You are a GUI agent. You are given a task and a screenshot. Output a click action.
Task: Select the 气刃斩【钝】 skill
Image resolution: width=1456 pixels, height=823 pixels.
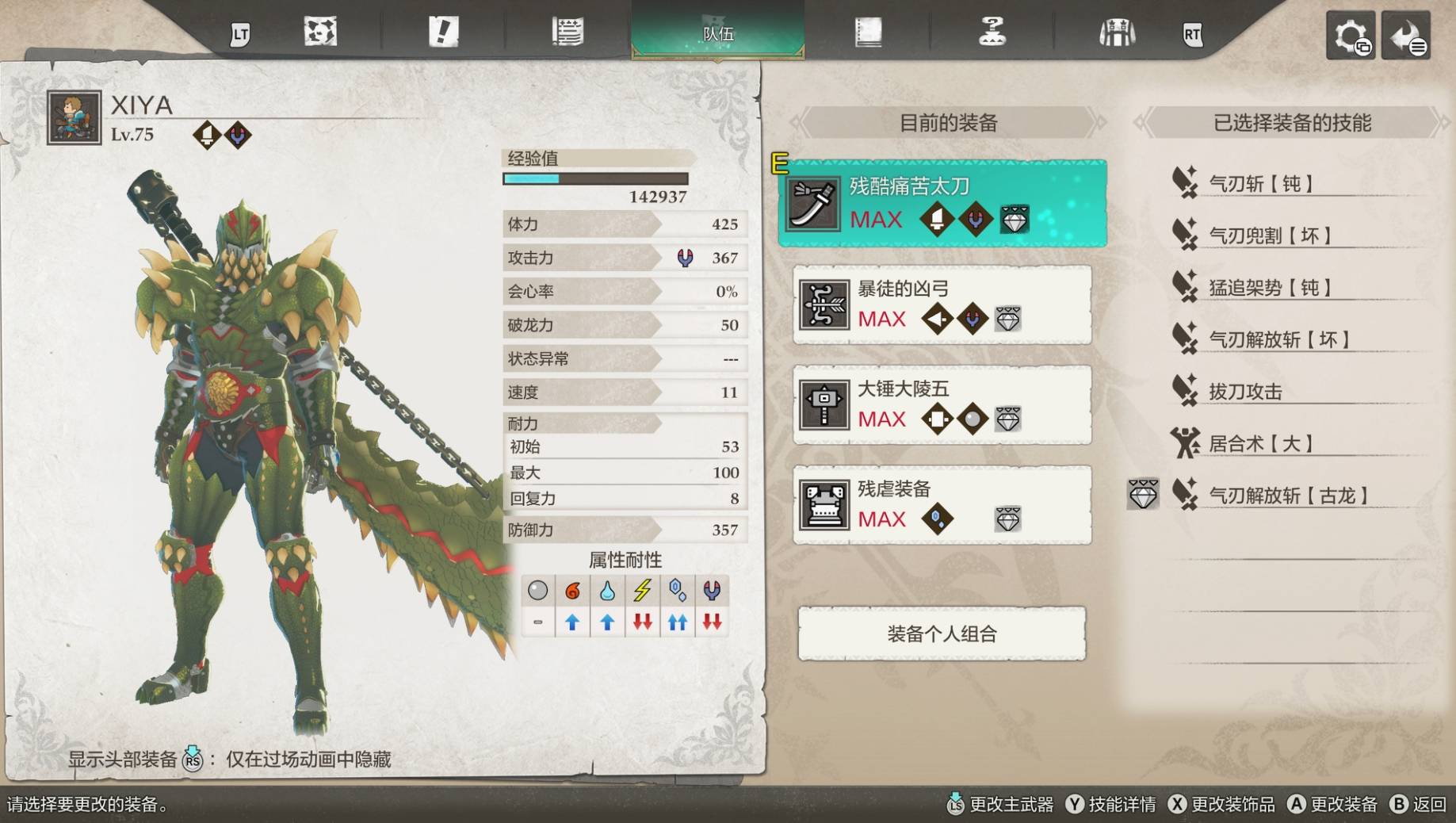pyautogui.click(x=1260, y=184)
